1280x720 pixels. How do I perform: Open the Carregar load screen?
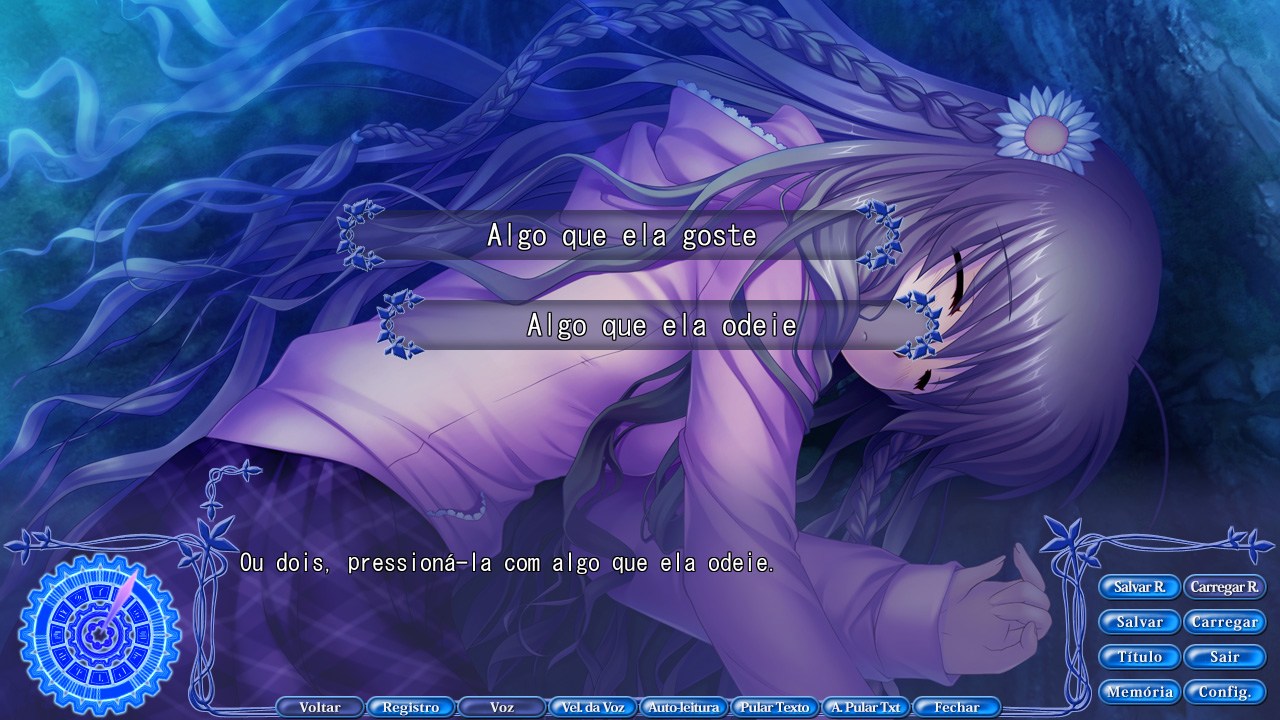coord(1224,621)
